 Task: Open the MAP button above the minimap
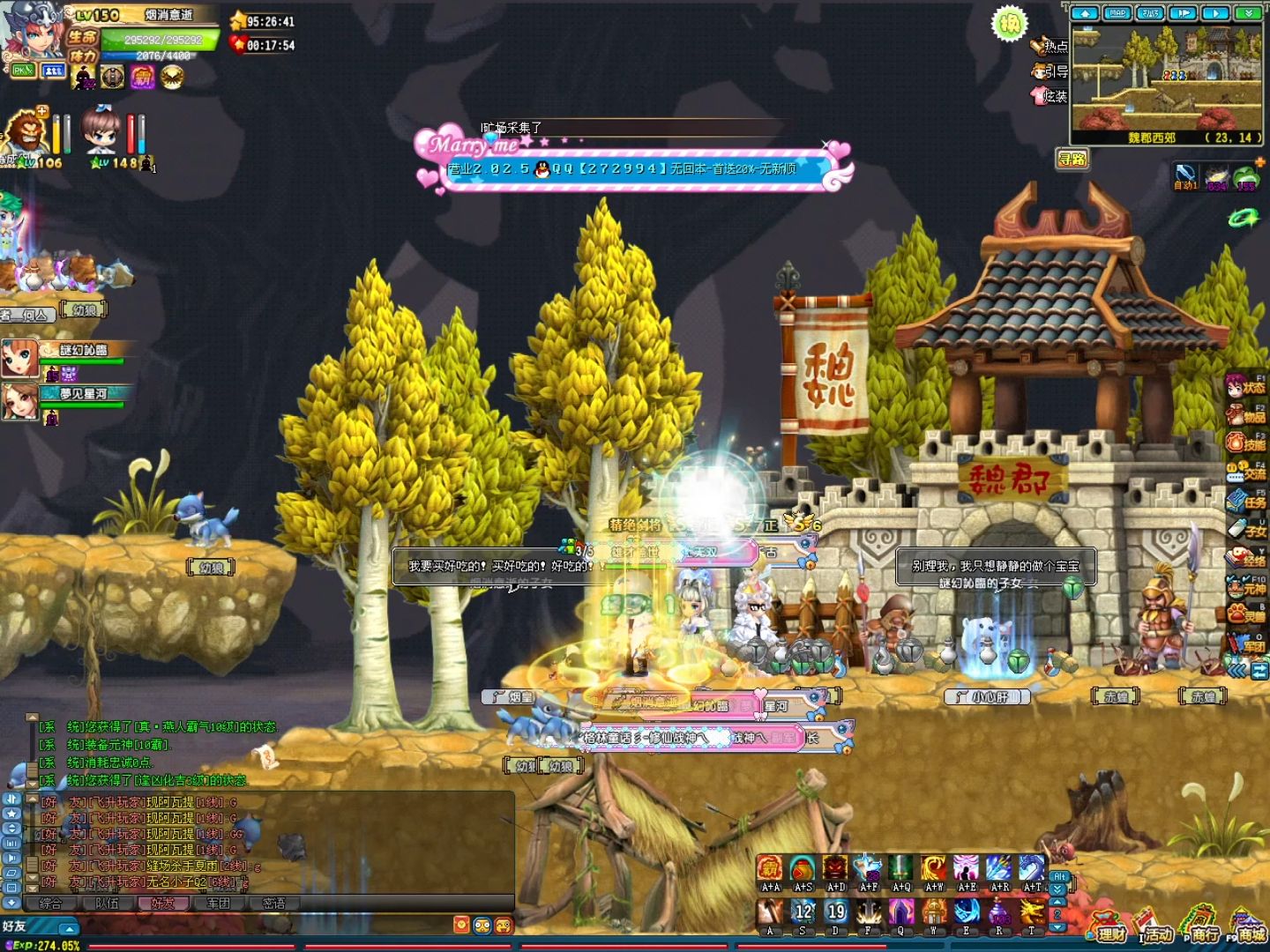click(1117, 13)
